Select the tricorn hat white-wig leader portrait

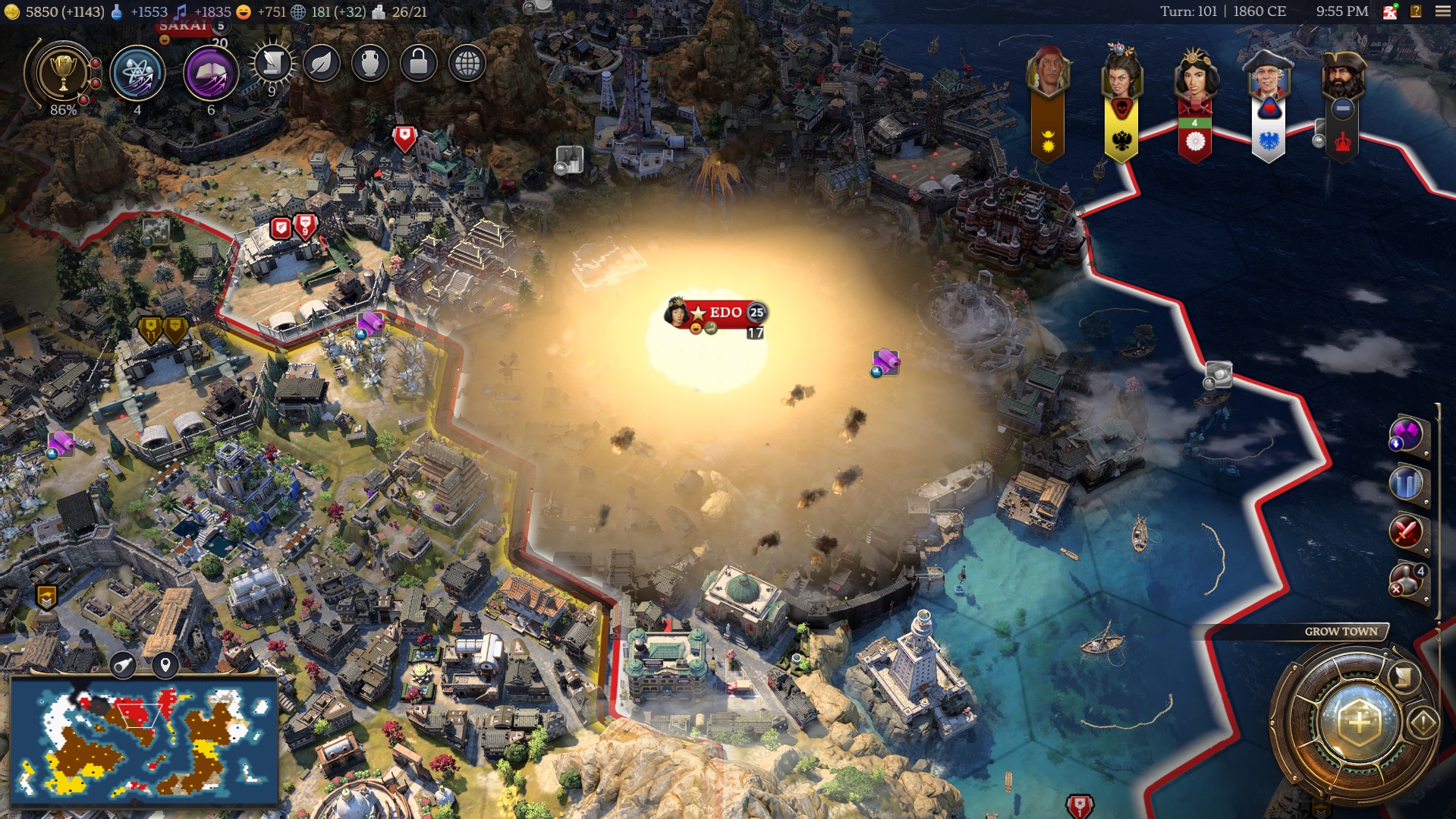pos(1268,75)
